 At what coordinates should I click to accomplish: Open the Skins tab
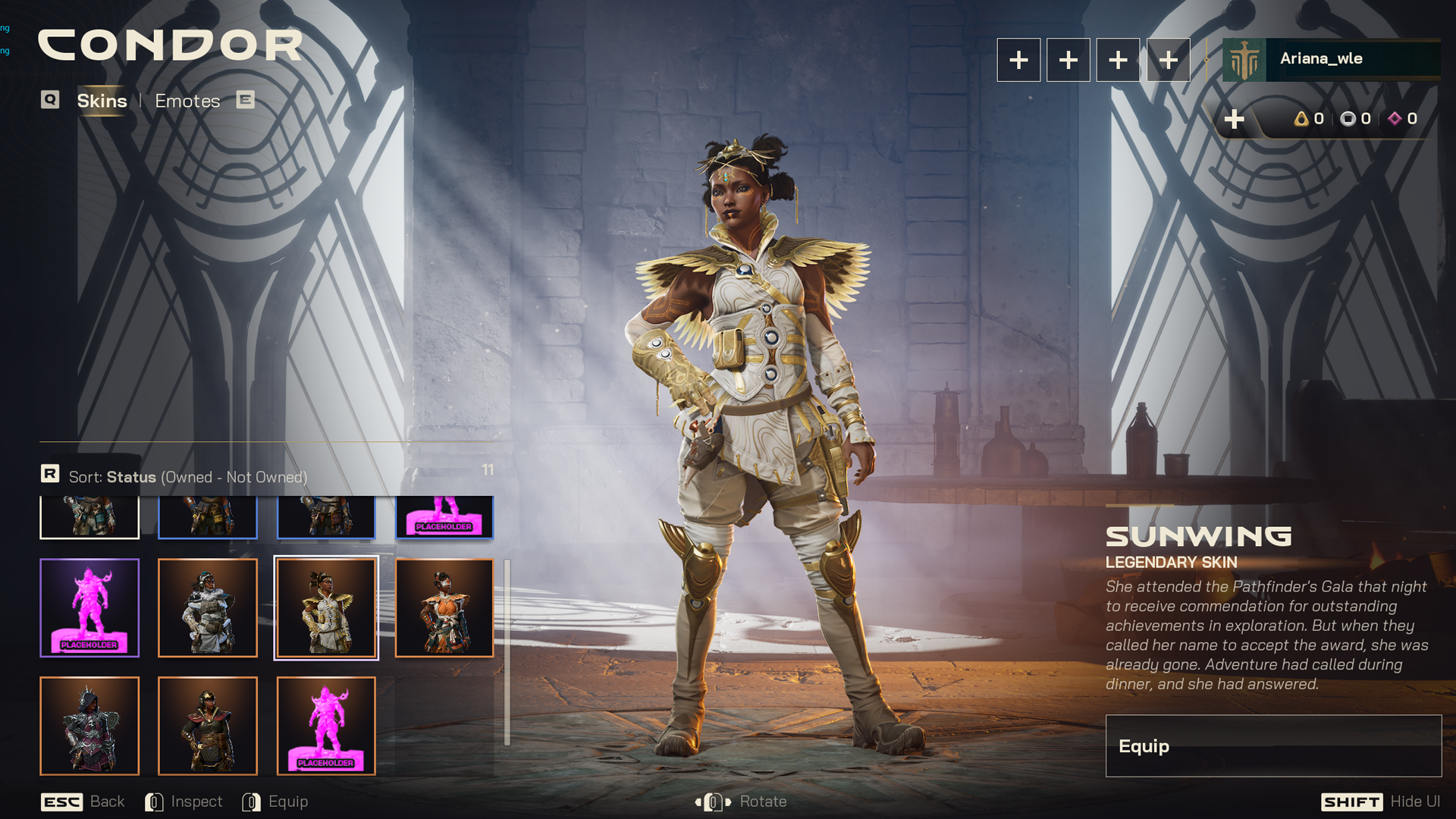tap(102, 101)
